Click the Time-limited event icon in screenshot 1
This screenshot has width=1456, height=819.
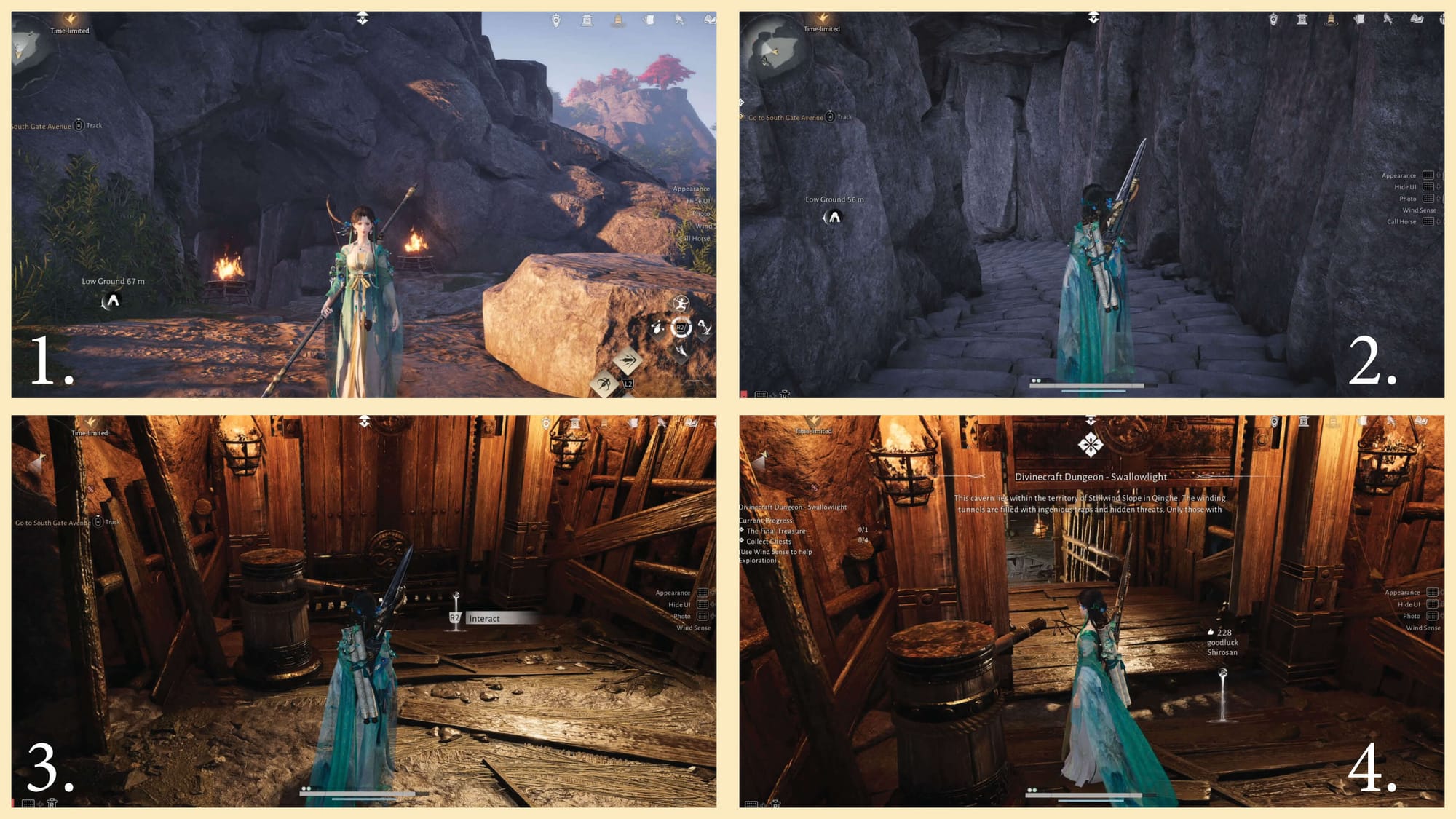[x=70, y=21]
